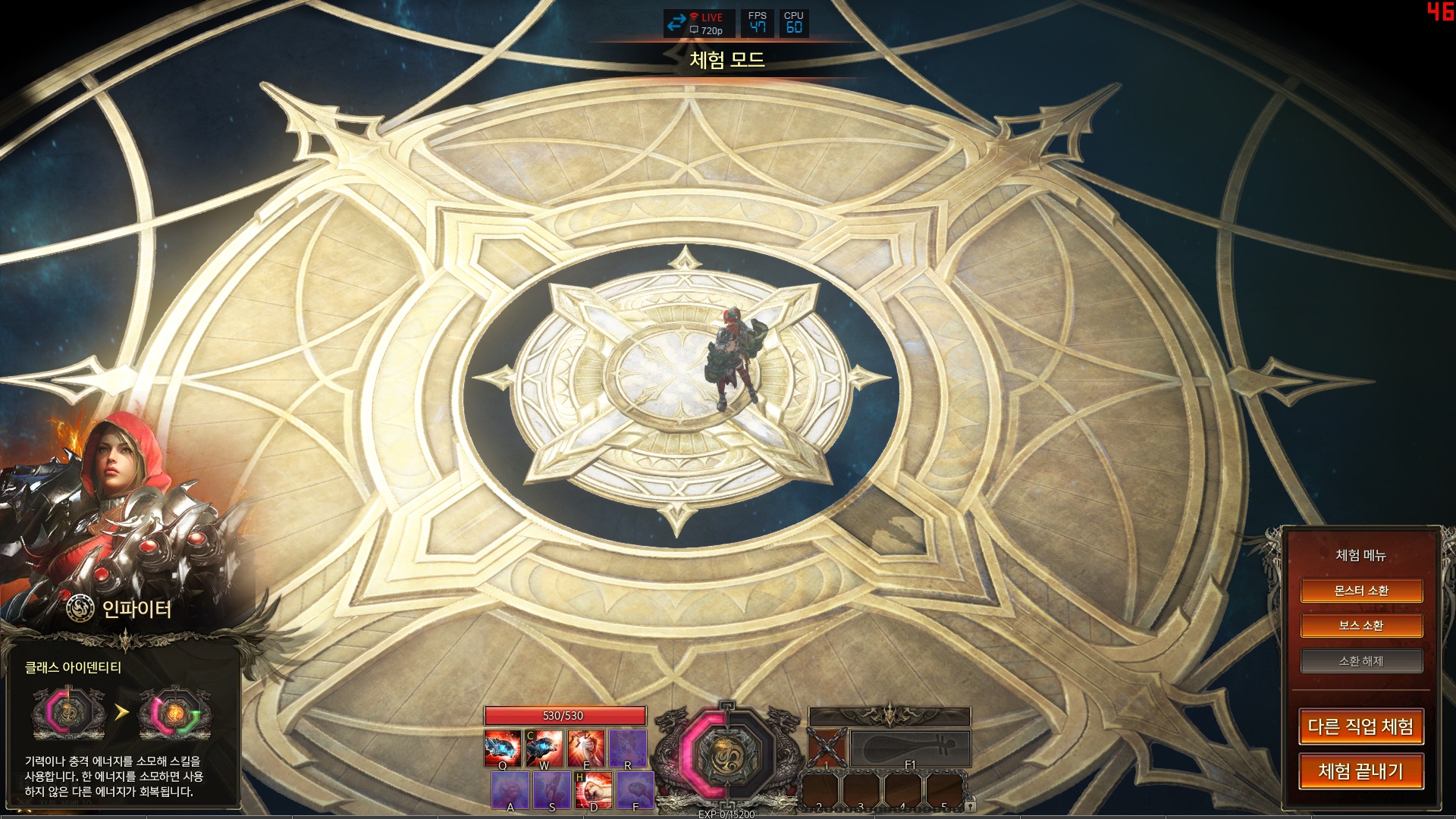Use the W skill gauntlet punch icon
Screen dimensions: 1456x819
pyautogui.click(x=544, y=748)
